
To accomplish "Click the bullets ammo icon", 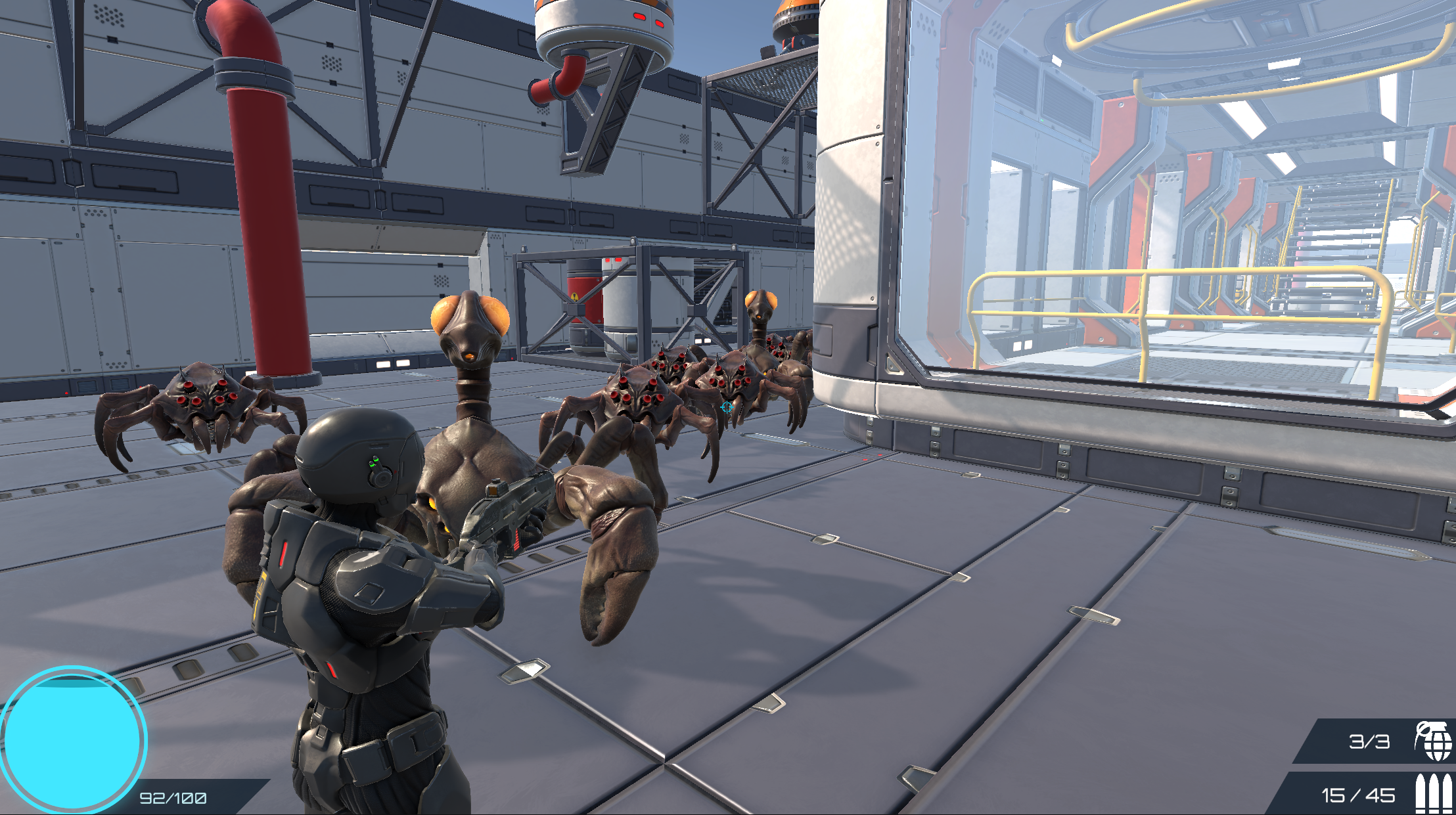I will coord(1433,793).
